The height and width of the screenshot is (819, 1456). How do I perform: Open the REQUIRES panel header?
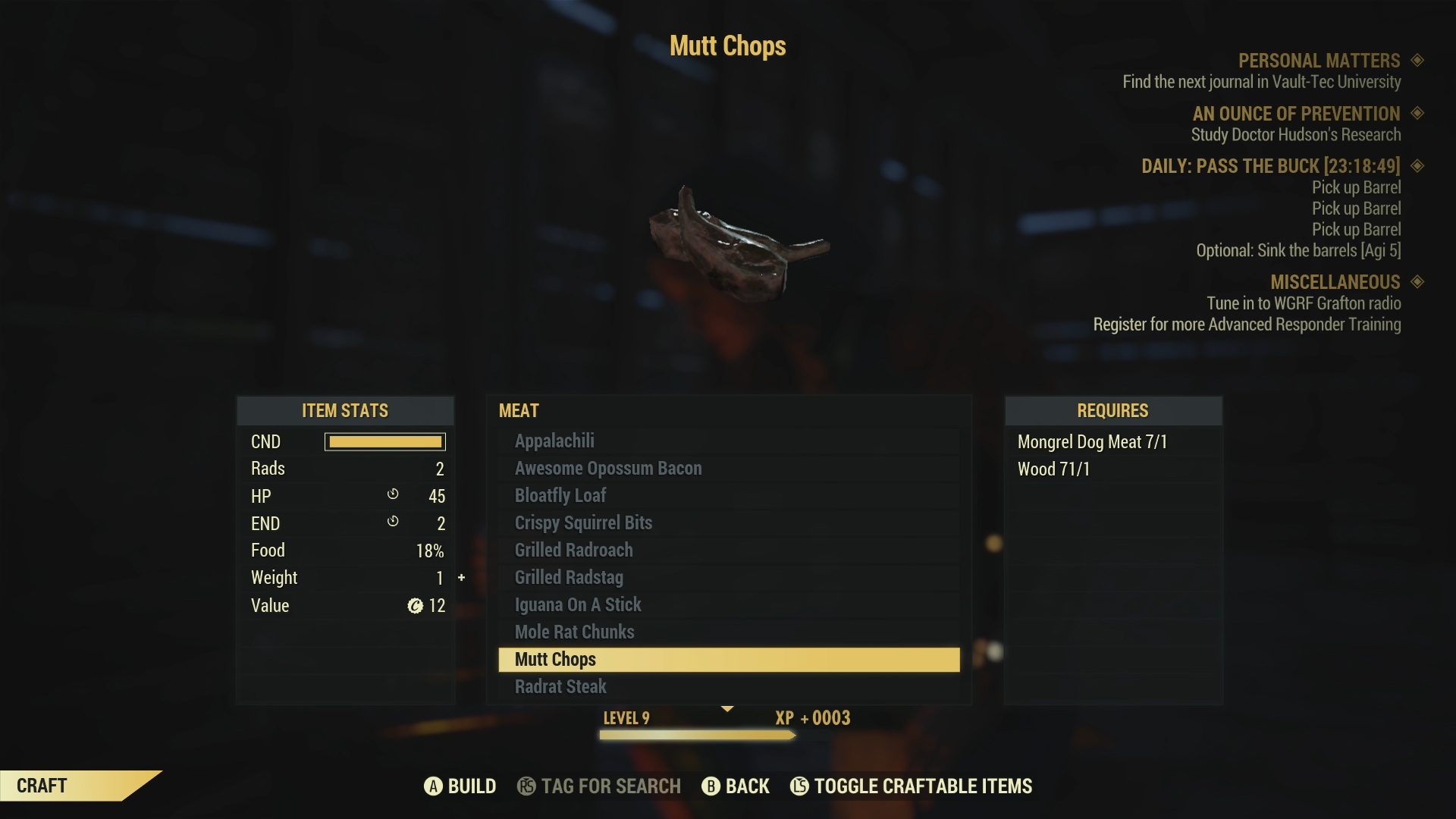click(x=1112, y=410)
